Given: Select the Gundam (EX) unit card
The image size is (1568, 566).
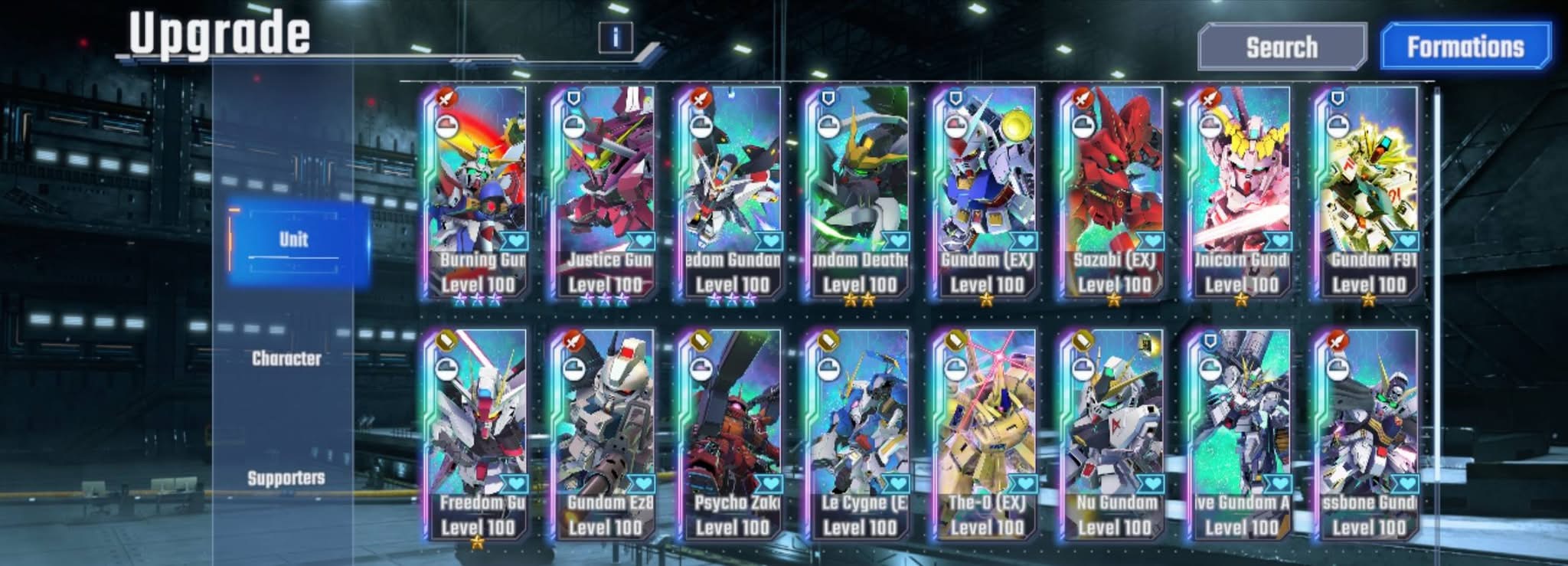Looking at the screenshot, I should [986, 191].
